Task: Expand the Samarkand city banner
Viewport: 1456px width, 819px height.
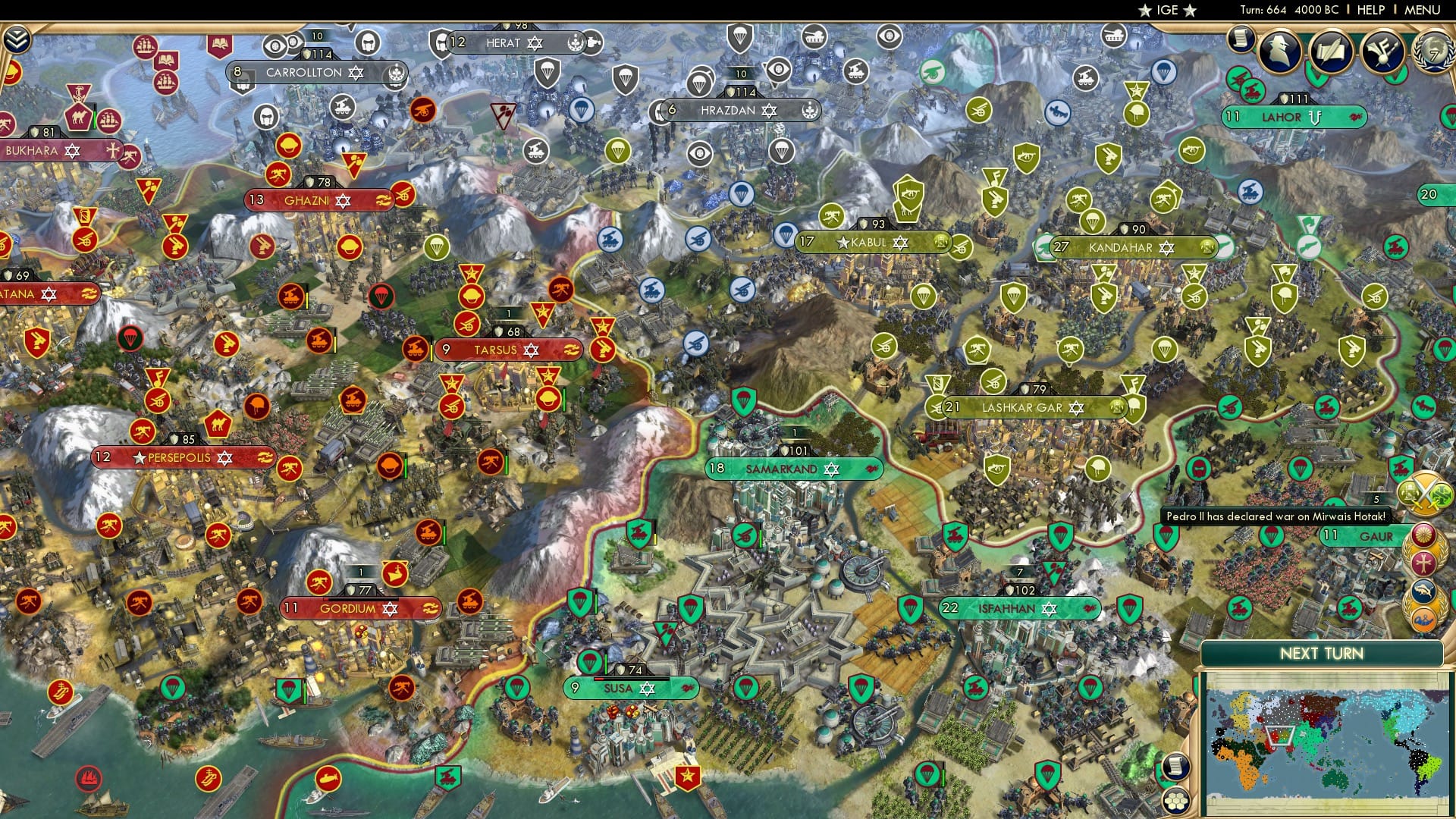Action: (x=796, y=469)
